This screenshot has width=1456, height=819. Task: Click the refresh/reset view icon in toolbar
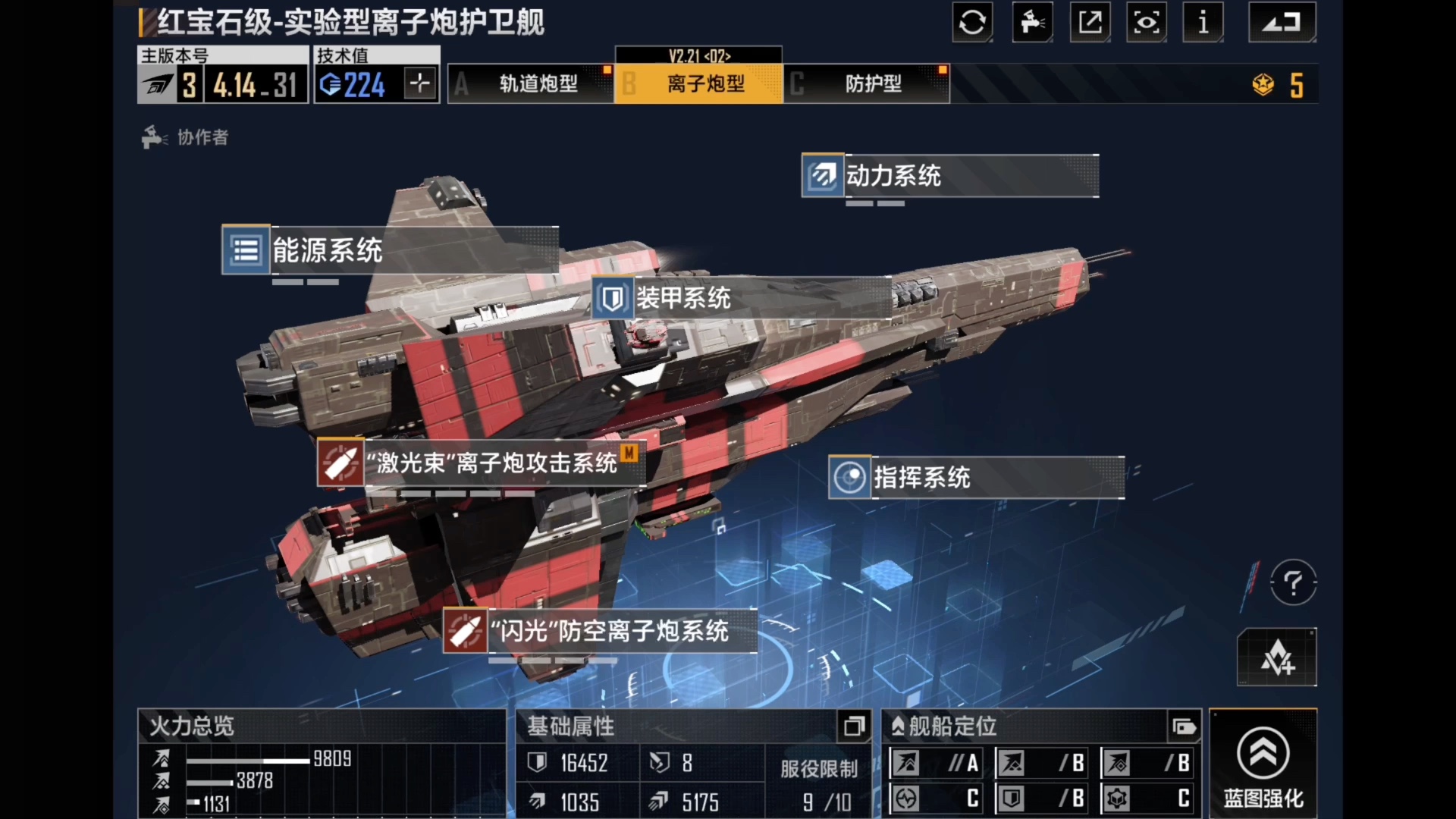coord(972,23)
